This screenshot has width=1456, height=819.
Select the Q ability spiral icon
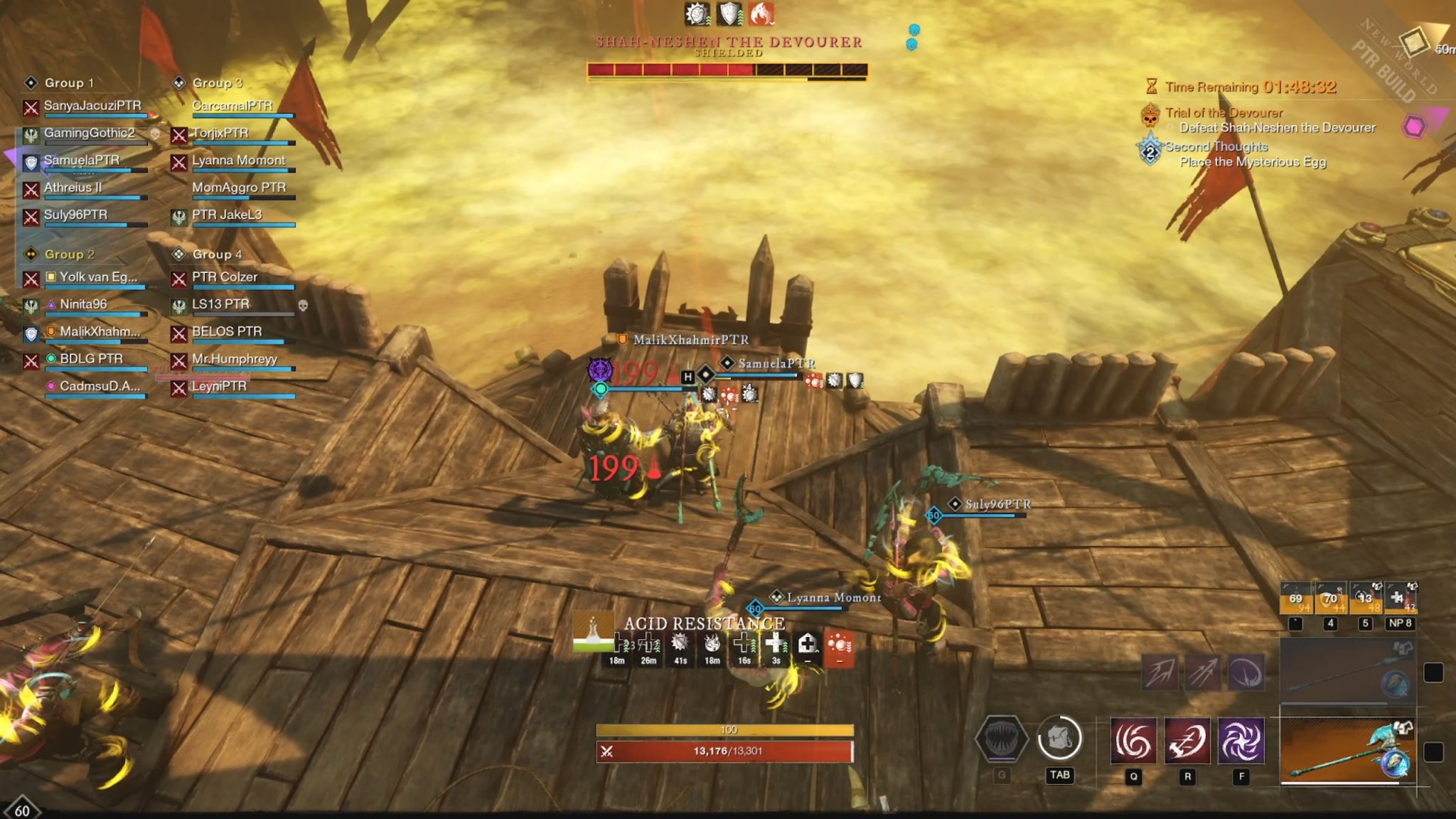click(1133, 740)
